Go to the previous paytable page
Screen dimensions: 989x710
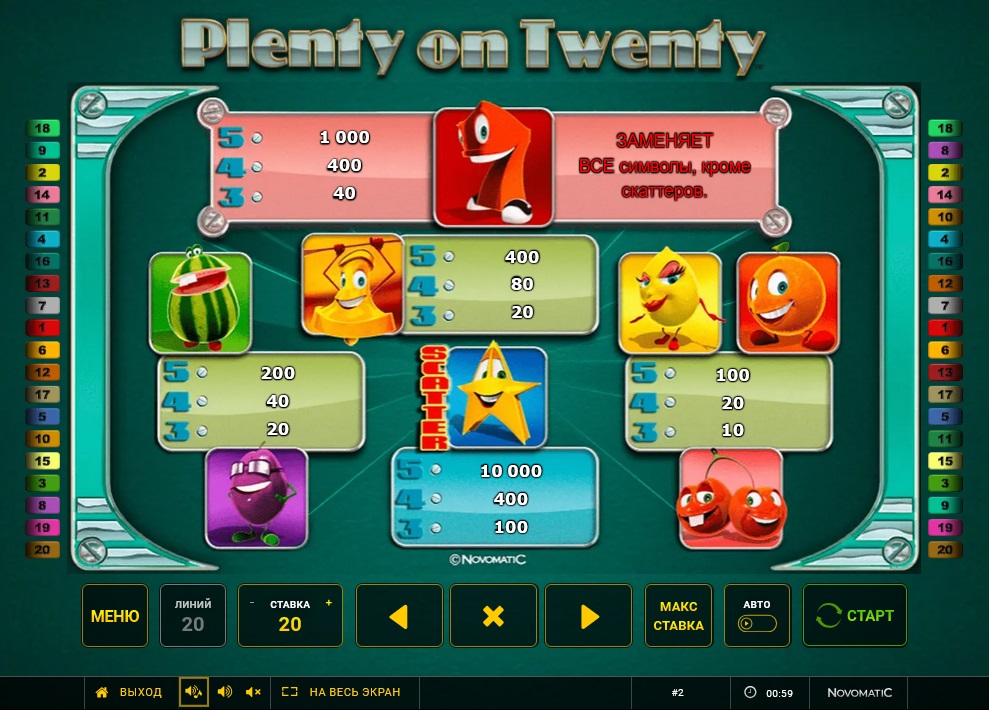click(x=399, y=616)
